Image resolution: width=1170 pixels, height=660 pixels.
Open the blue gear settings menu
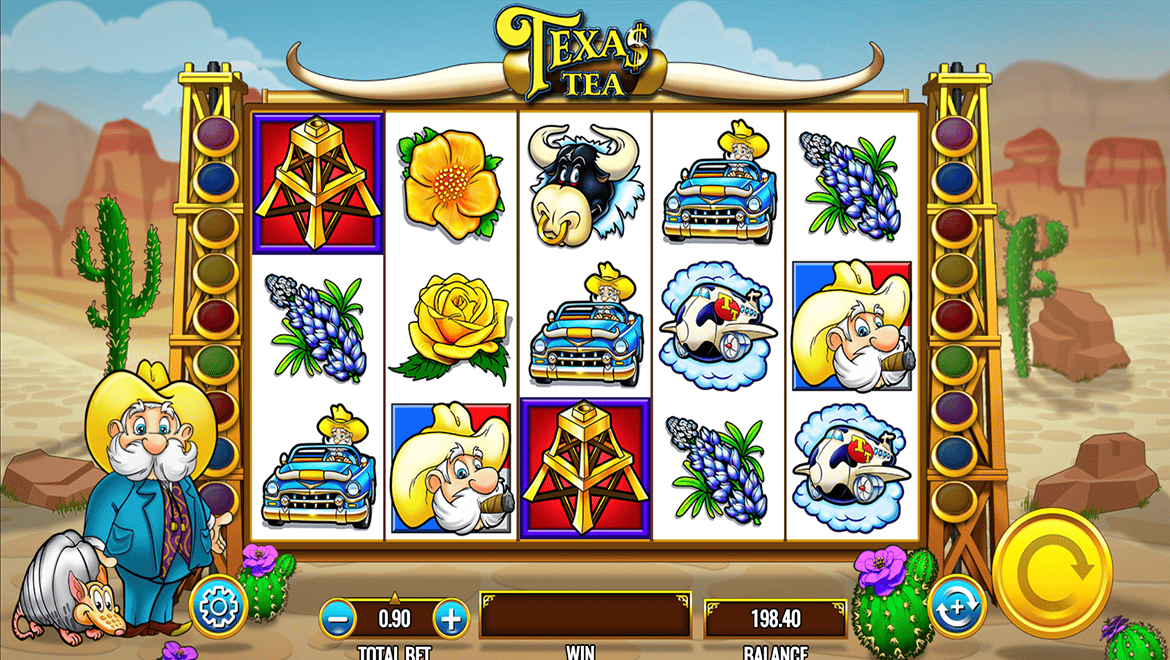218,605
